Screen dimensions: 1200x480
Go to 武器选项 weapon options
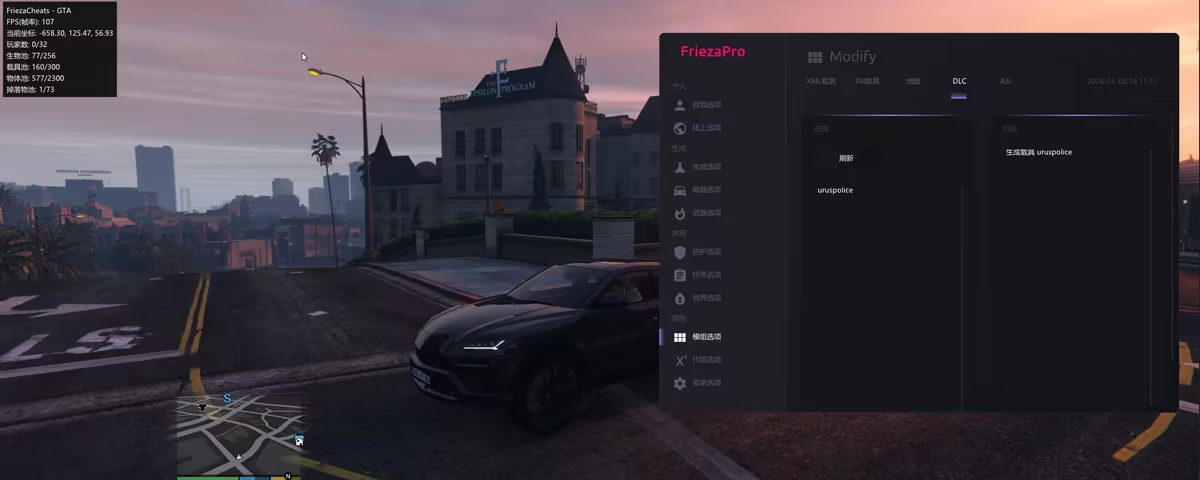(x=706, y=213)
